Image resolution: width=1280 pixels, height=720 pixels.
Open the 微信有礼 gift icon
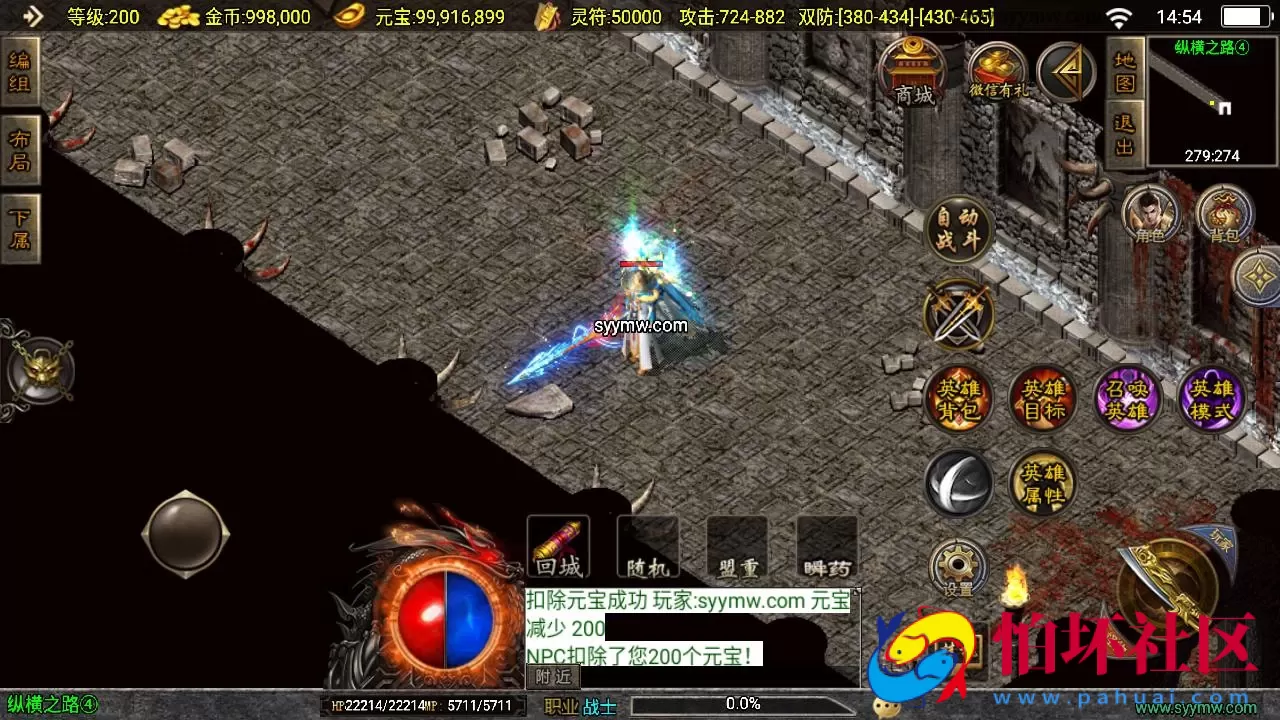(x=997, y=72)
